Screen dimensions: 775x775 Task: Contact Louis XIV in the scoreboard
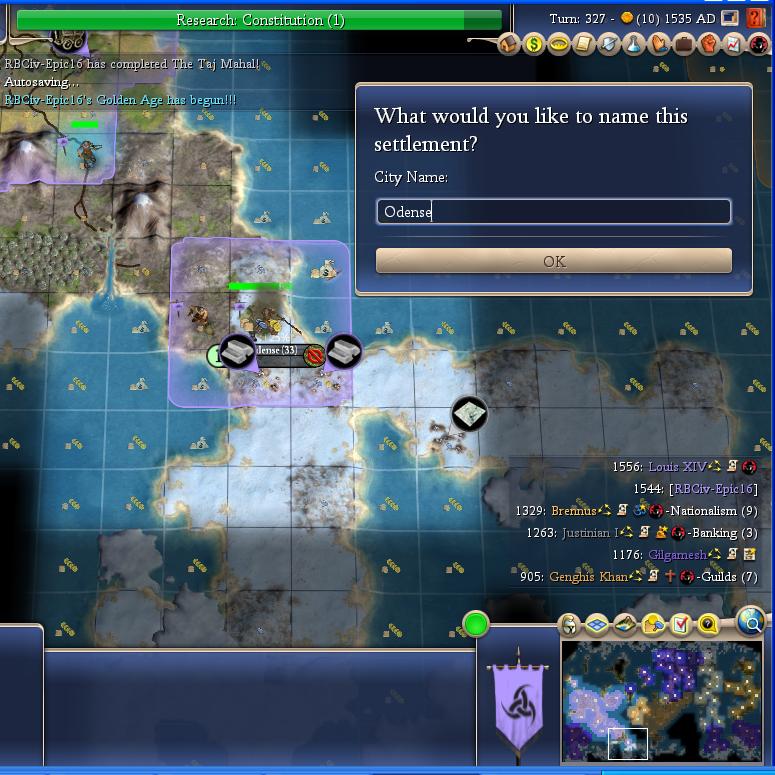click(x=676, y=467)
